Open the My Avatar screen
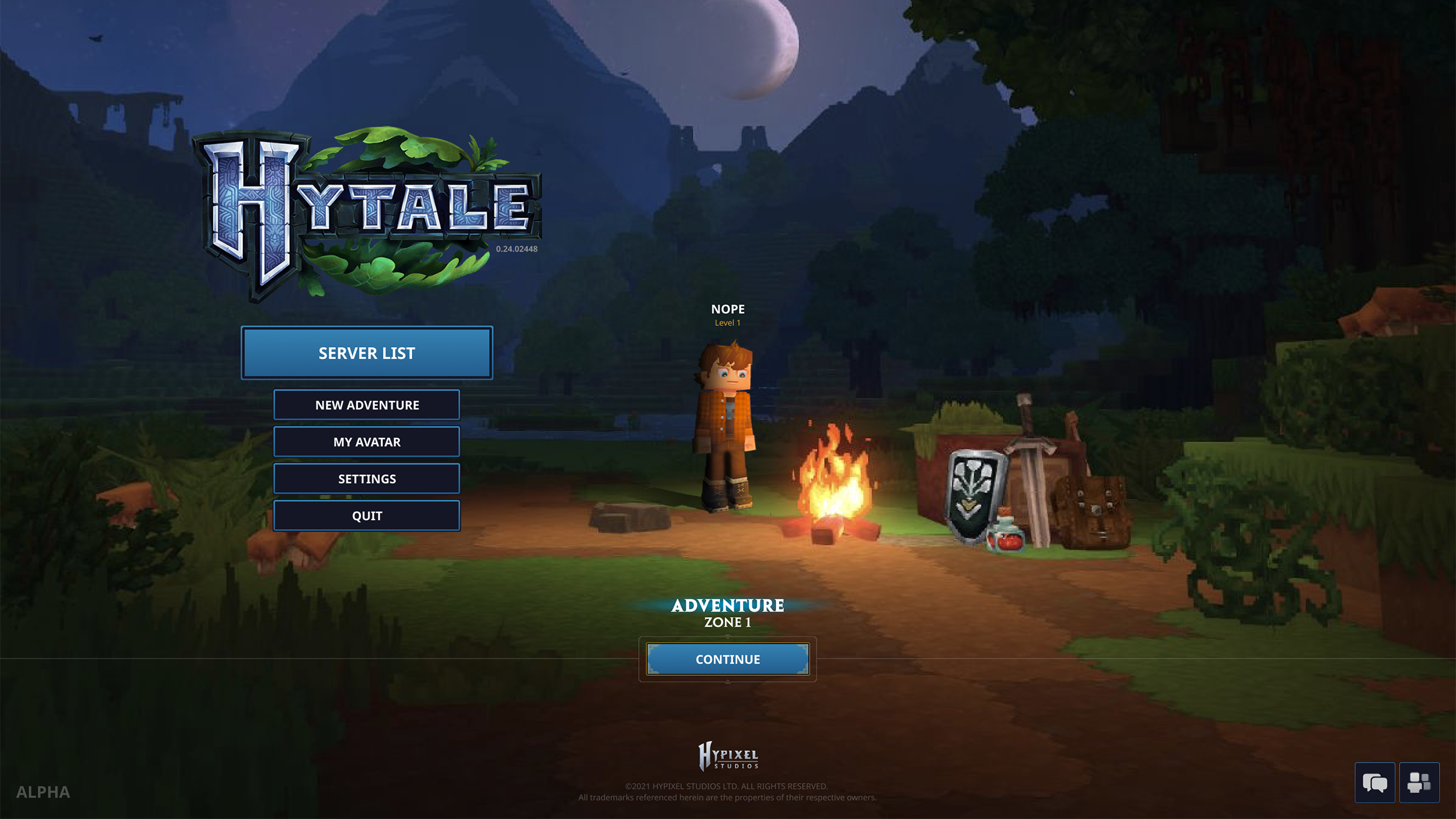Screen dimensions: 1456x819 (366, 442)
